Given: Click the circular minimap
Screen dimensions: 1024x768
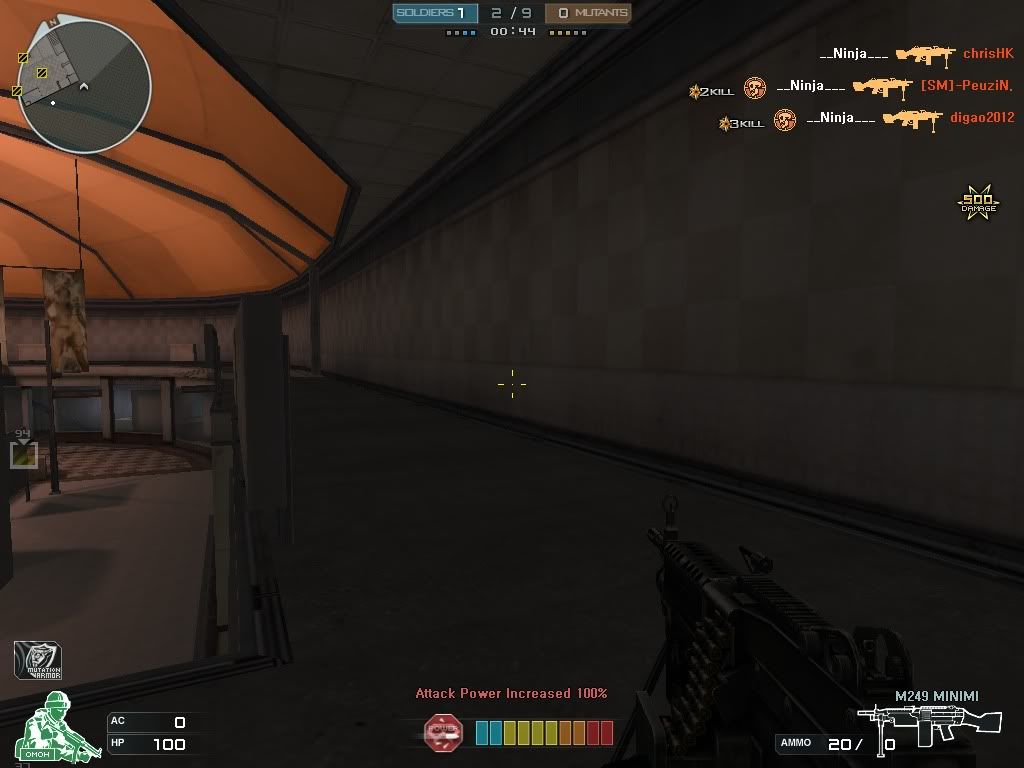Looking at the screenshot, I should click(84, 87).
